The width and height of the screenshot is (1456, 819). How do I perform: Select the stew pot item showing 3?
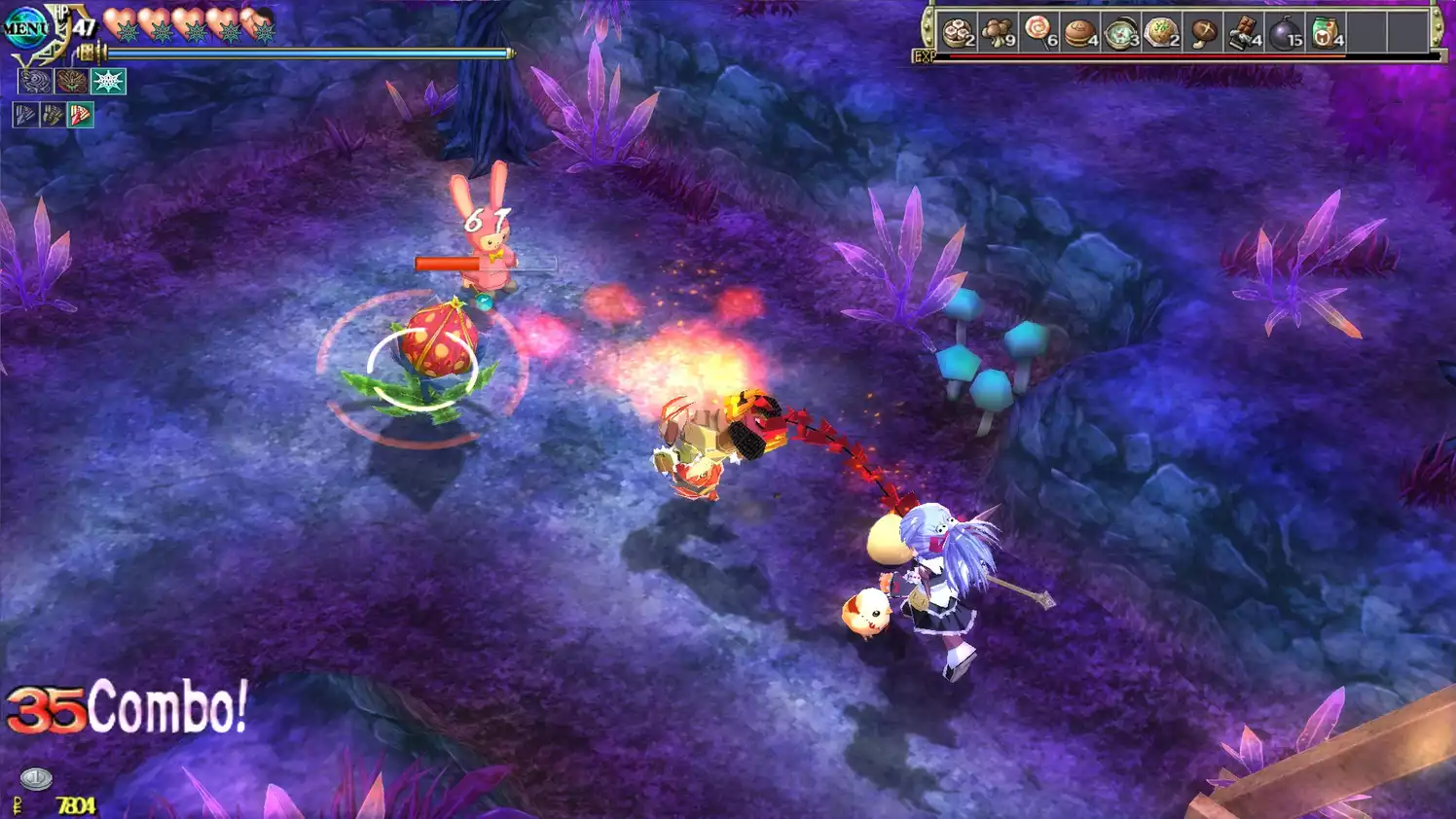point(1121,31)
